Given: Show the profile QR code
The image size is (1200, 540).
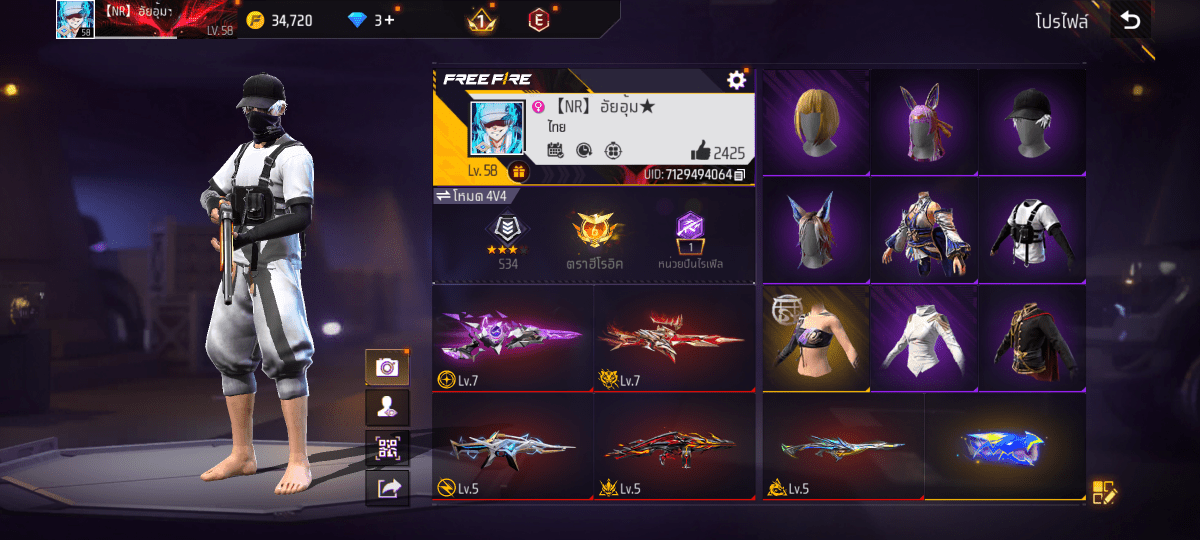Looking at the screenshot, I should pyautogui.click(x=386, y=448).
